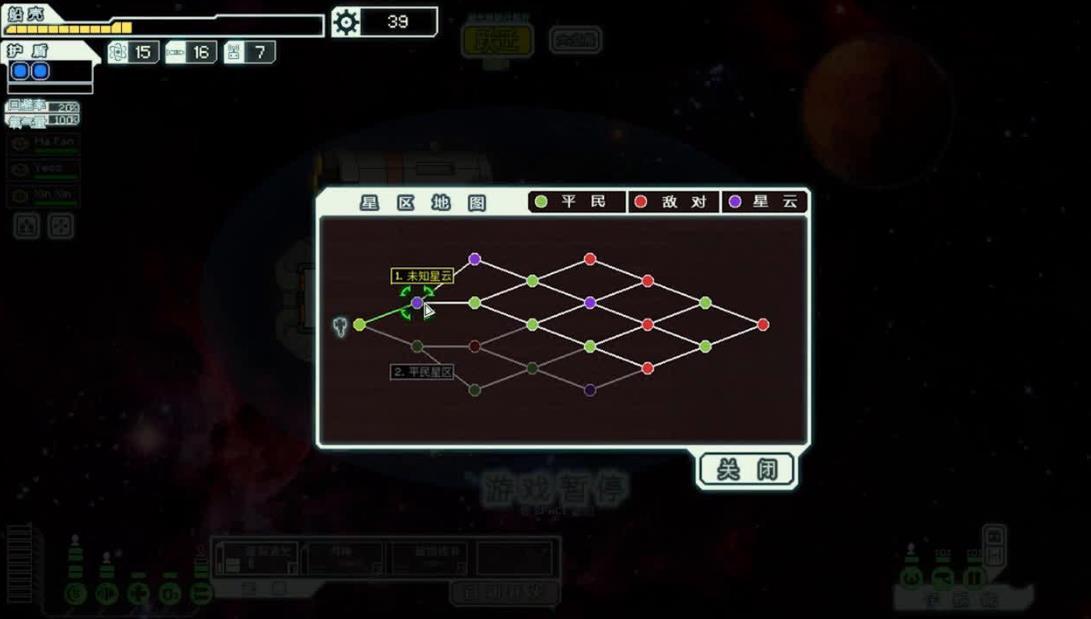Select crew member Yin Sin
1091x619 pixels.
(43, 195)
